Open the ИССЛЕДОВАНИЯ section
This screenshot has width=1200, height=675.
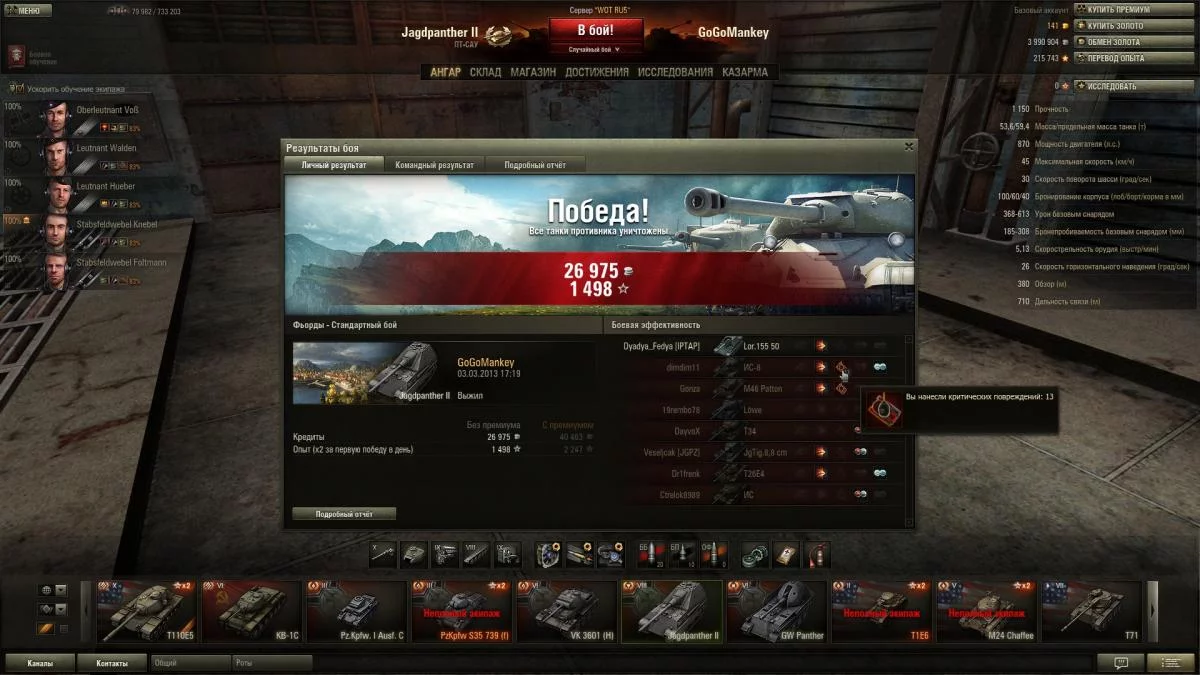[675, 72]
